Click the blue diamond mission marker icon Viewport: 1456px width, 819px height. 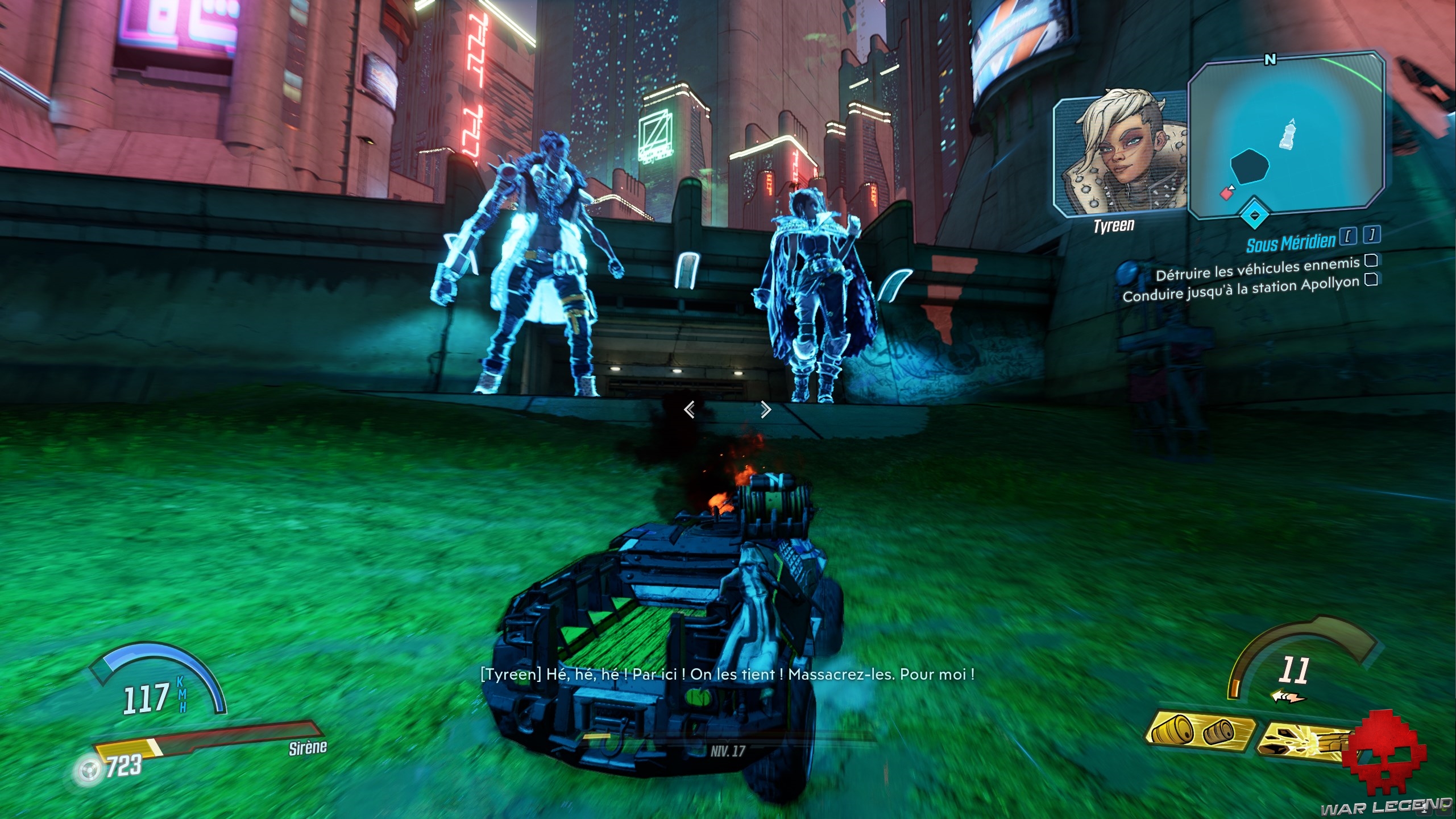(1254, 216)
